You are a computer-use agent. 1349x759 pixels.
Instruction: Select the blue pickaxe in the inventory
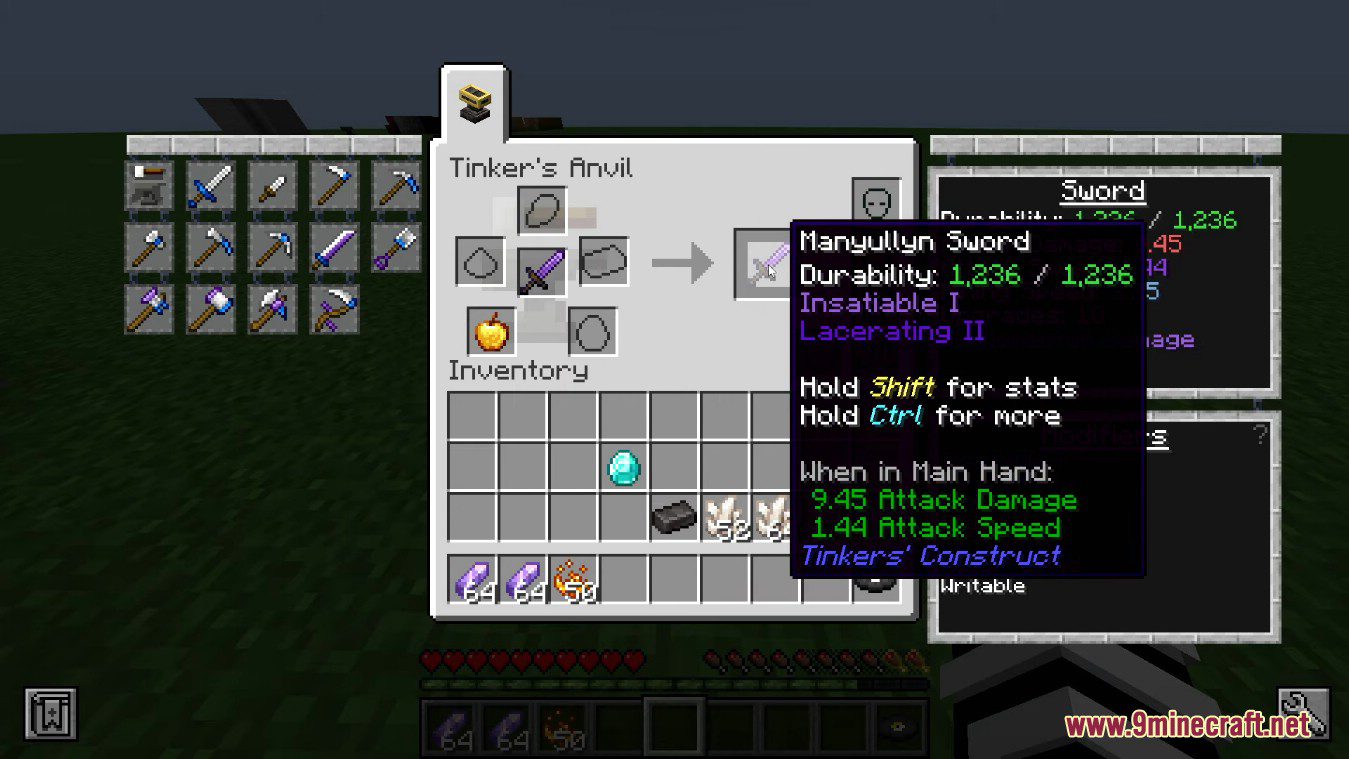395,185
